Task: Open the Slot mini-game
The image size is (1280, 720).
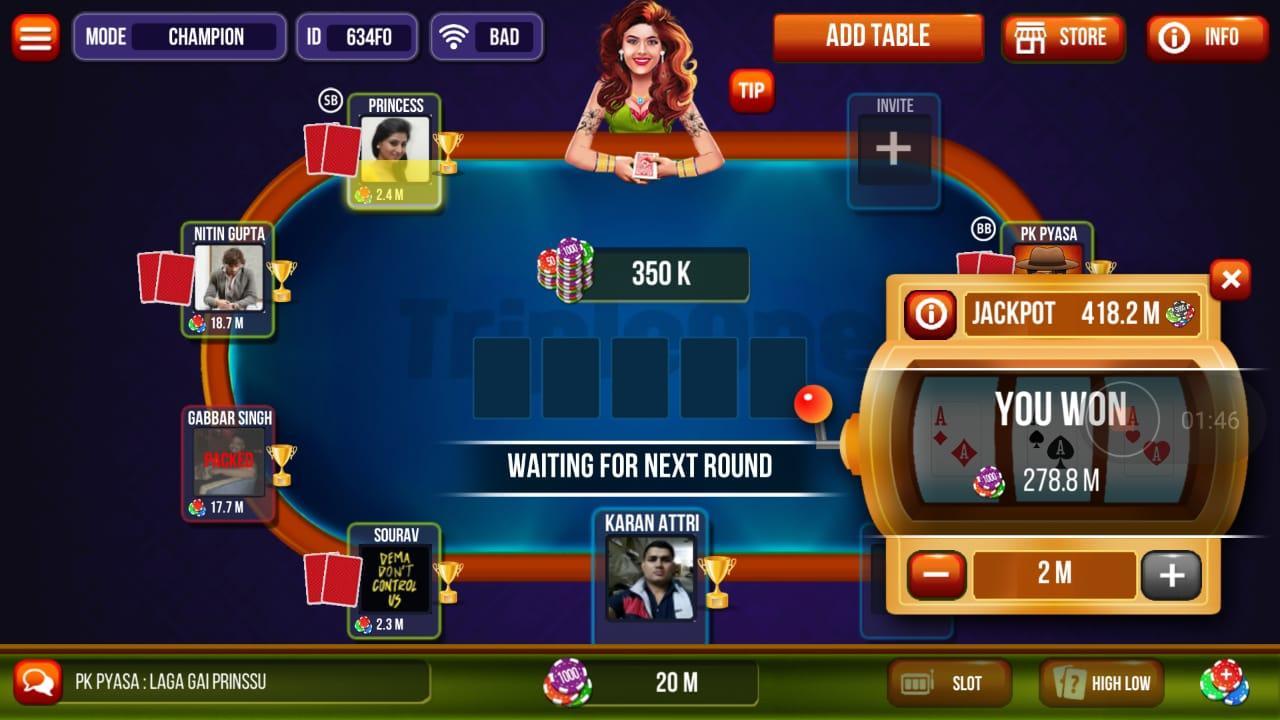Action: pyautogui.click(x=948, y=683)
